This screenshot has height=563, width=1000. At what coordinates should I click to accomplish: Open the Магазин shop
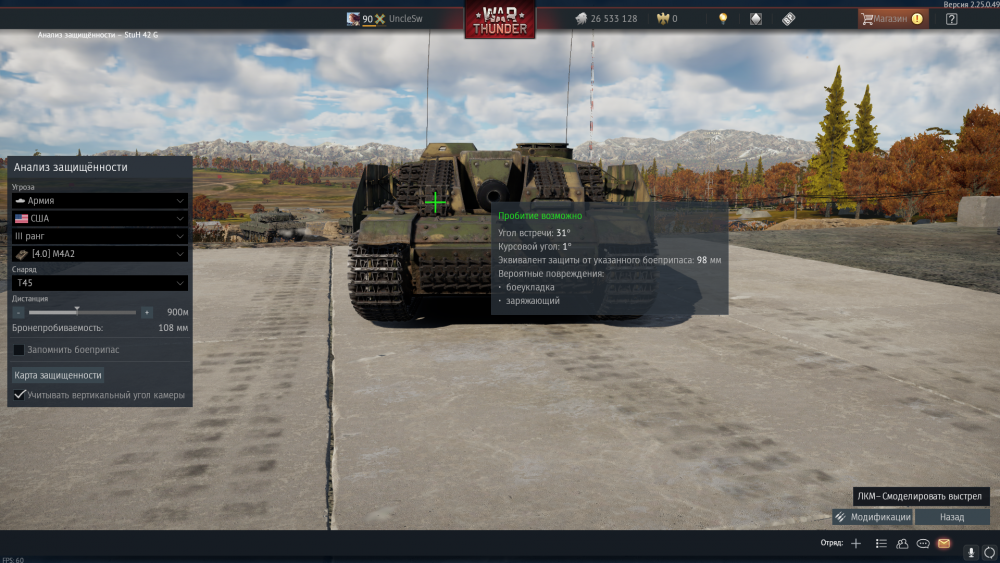(x=892, y=18)
